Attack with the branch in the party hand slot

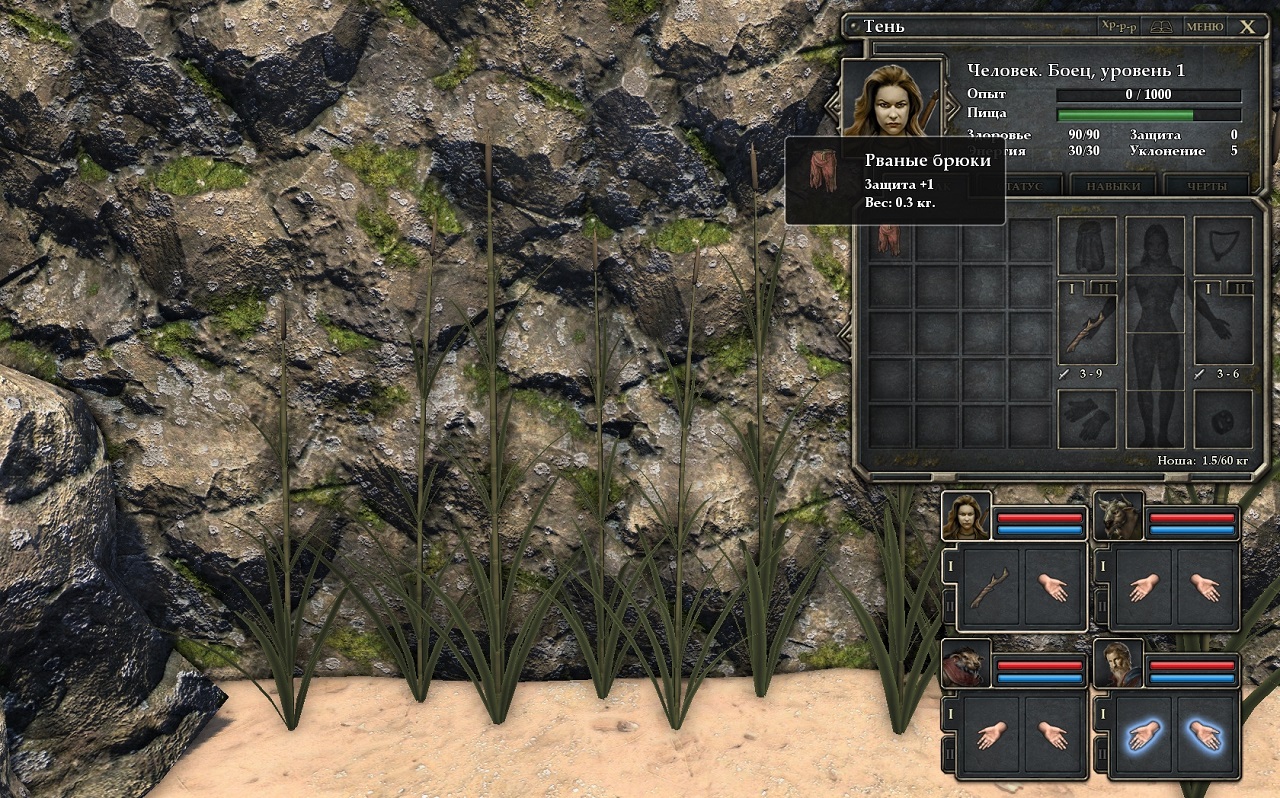coord(989,587)
